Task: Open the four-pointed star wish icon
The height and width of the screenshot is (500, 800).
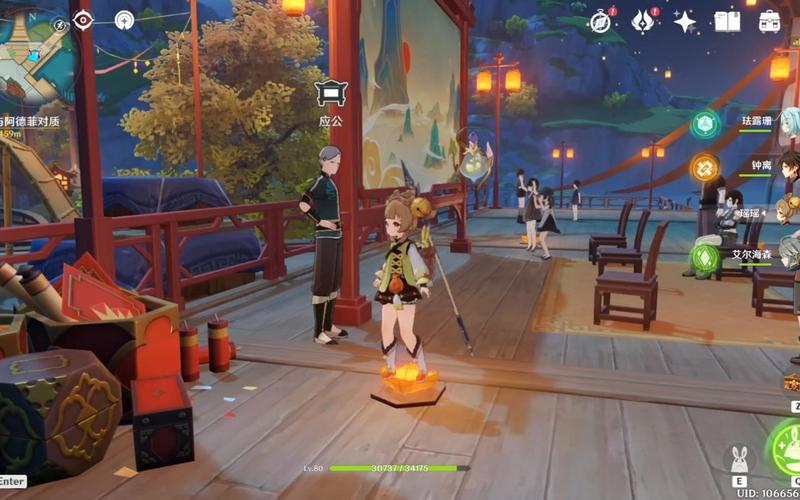Action: tap(686, 22)
